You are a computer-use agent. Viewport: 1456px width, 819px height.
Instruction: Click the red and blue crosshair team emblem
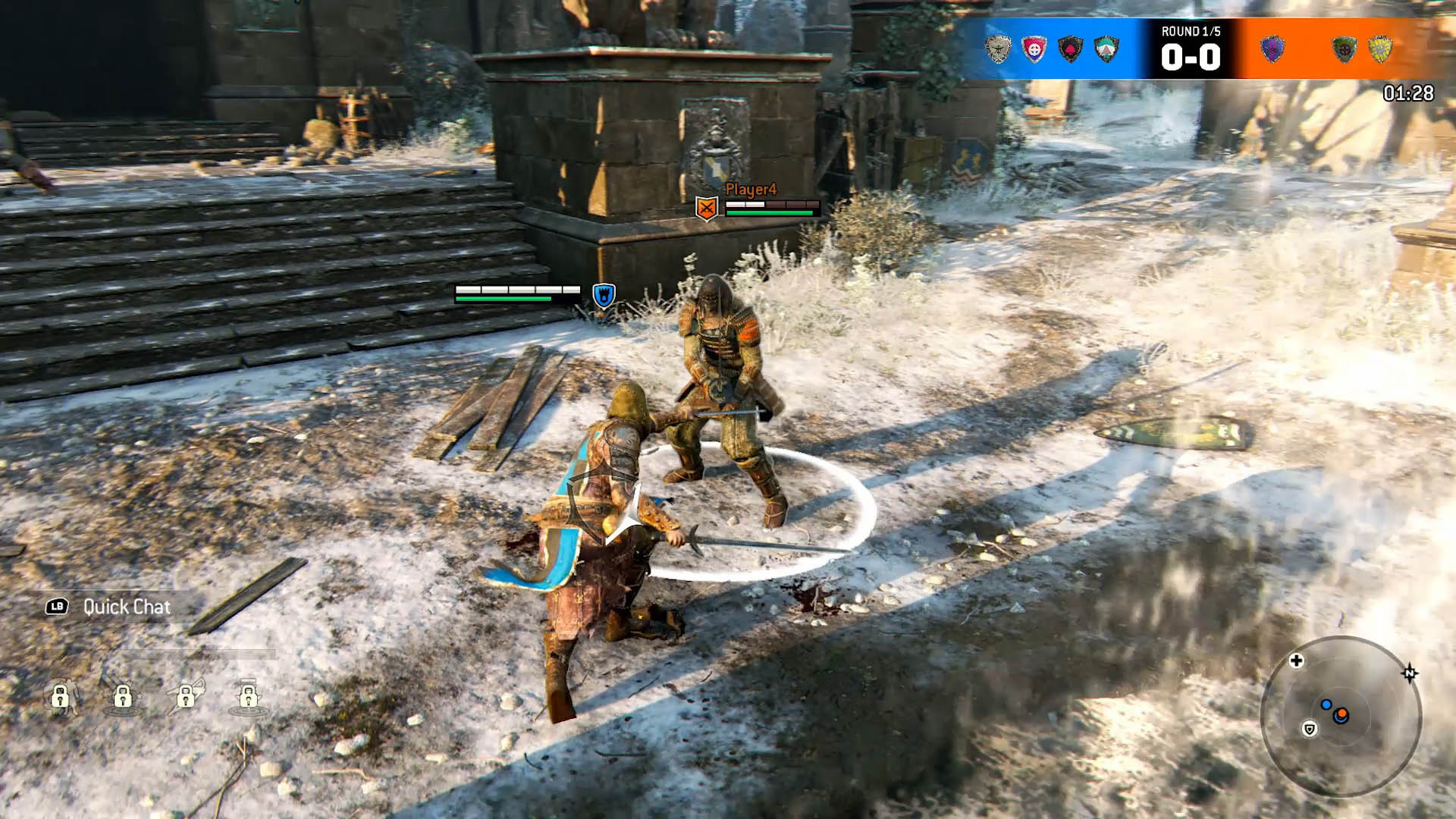coord(1034,49)
